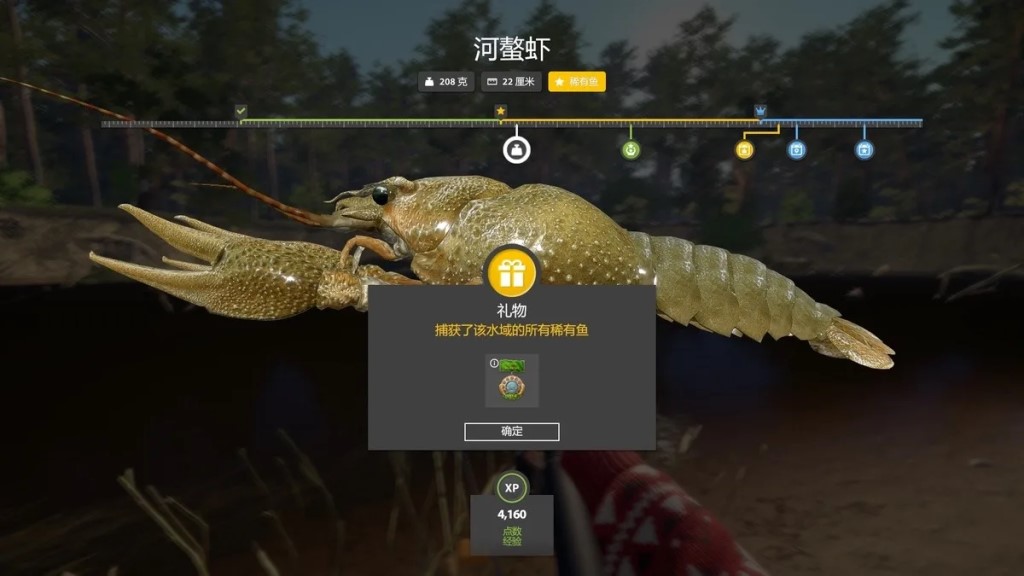Click the green checkmark marker above the scale
1024x576 pixels.
[x=241, y=111]
